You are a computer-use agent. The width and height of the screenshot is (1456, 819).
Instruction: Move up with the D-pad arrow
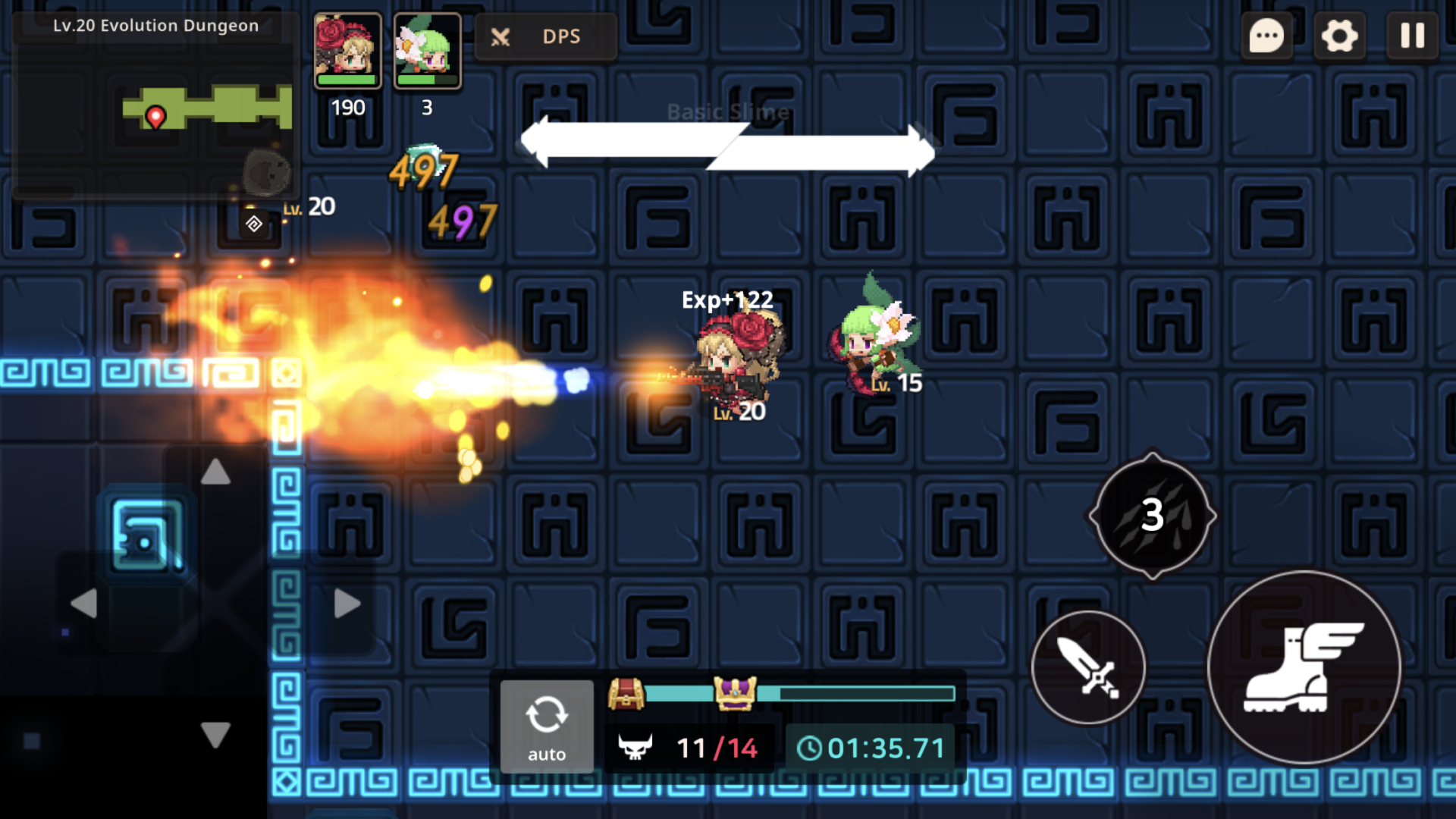(x=216, y=472)
